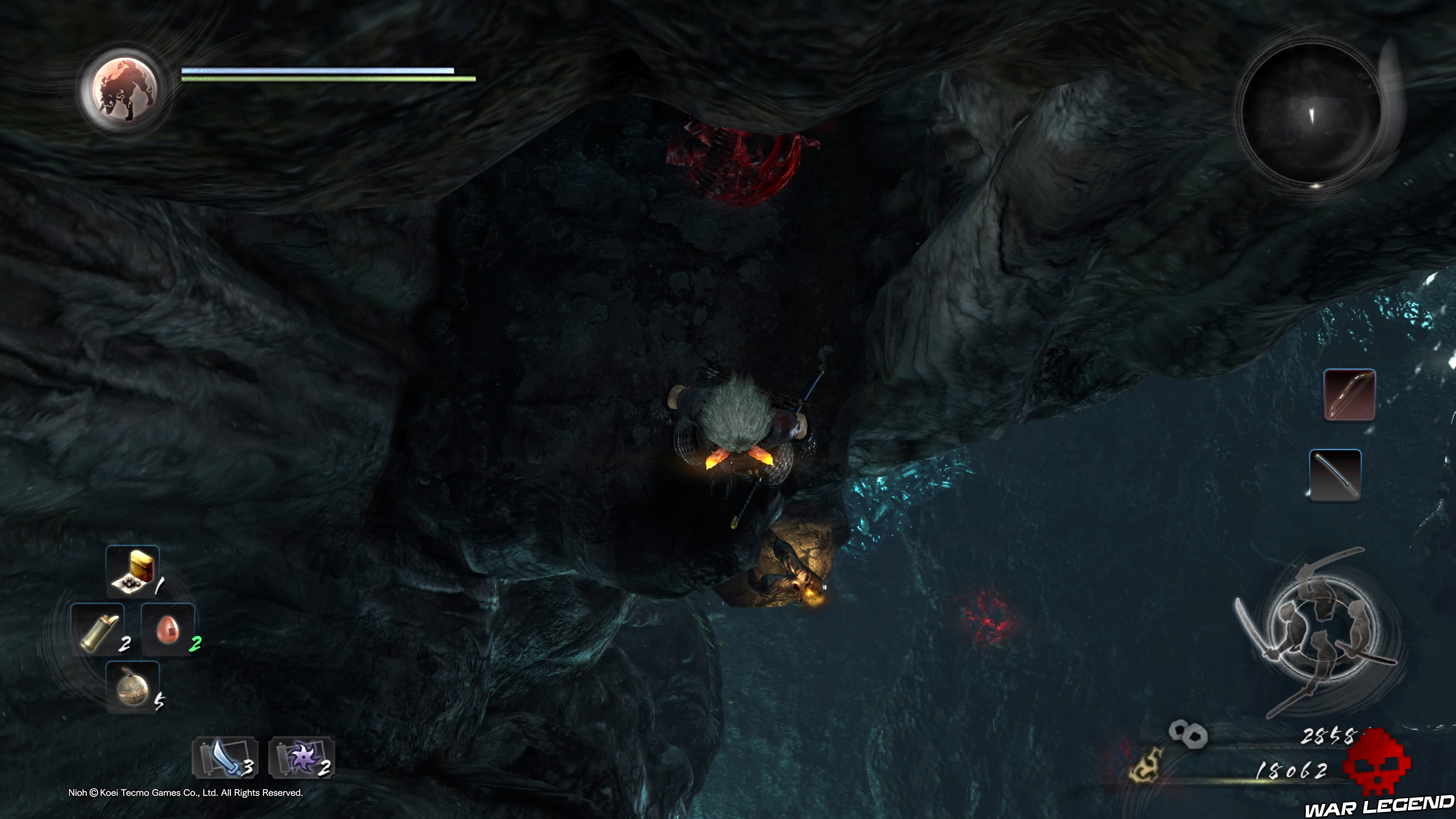Select the bamboo tube item slot
This screenshot has height=819, width=1456.
pos(98,629)
